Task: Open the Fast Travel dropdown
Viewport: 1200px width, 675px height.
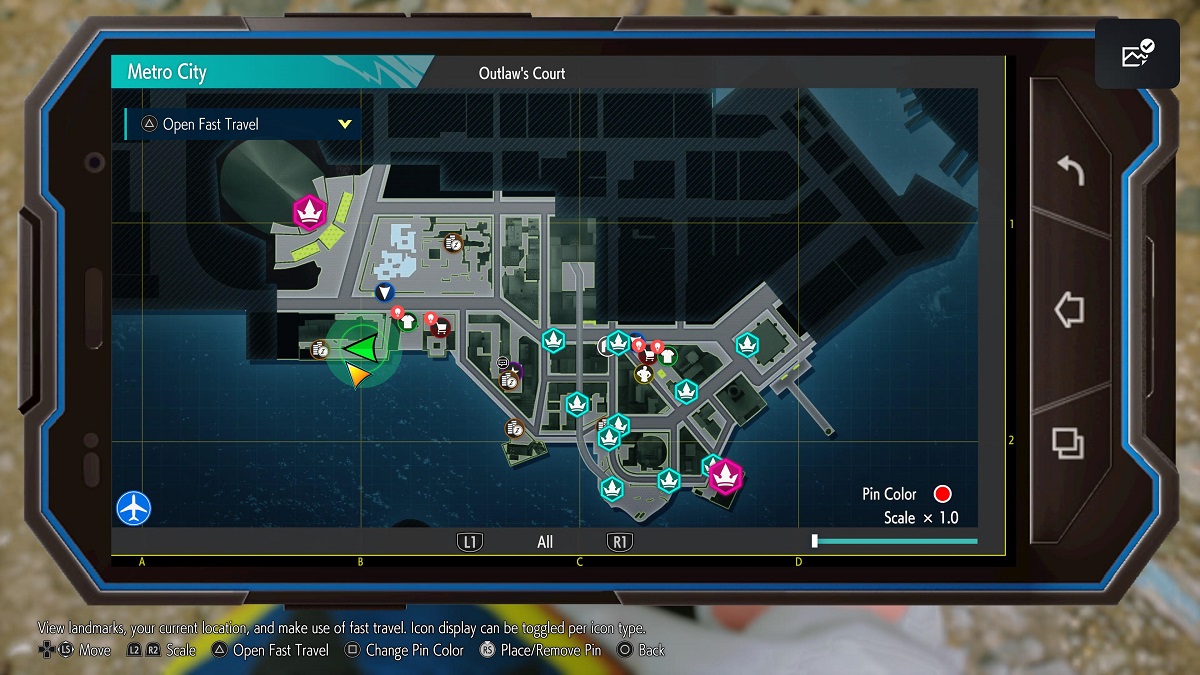Action: 243,124
